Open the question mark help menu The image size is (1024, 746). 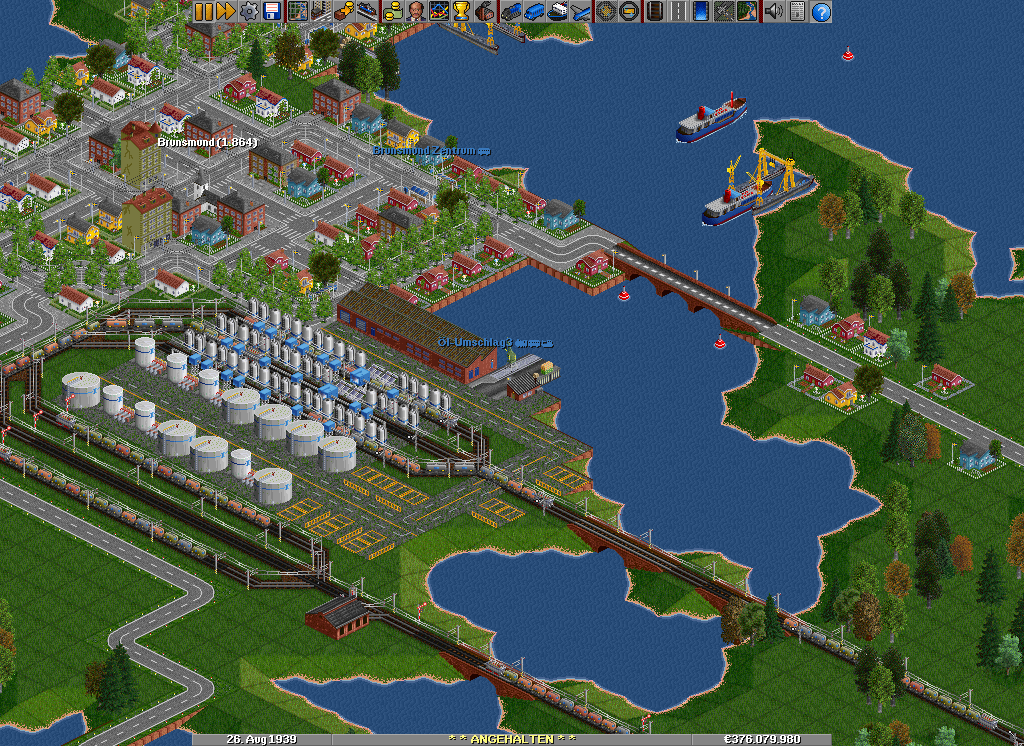[821, 12]
